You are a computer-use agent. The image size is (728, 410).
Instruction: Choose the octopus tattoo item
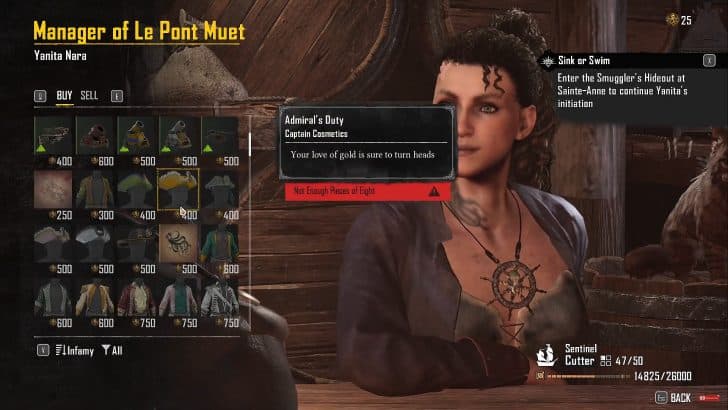(x=178, y=242)
